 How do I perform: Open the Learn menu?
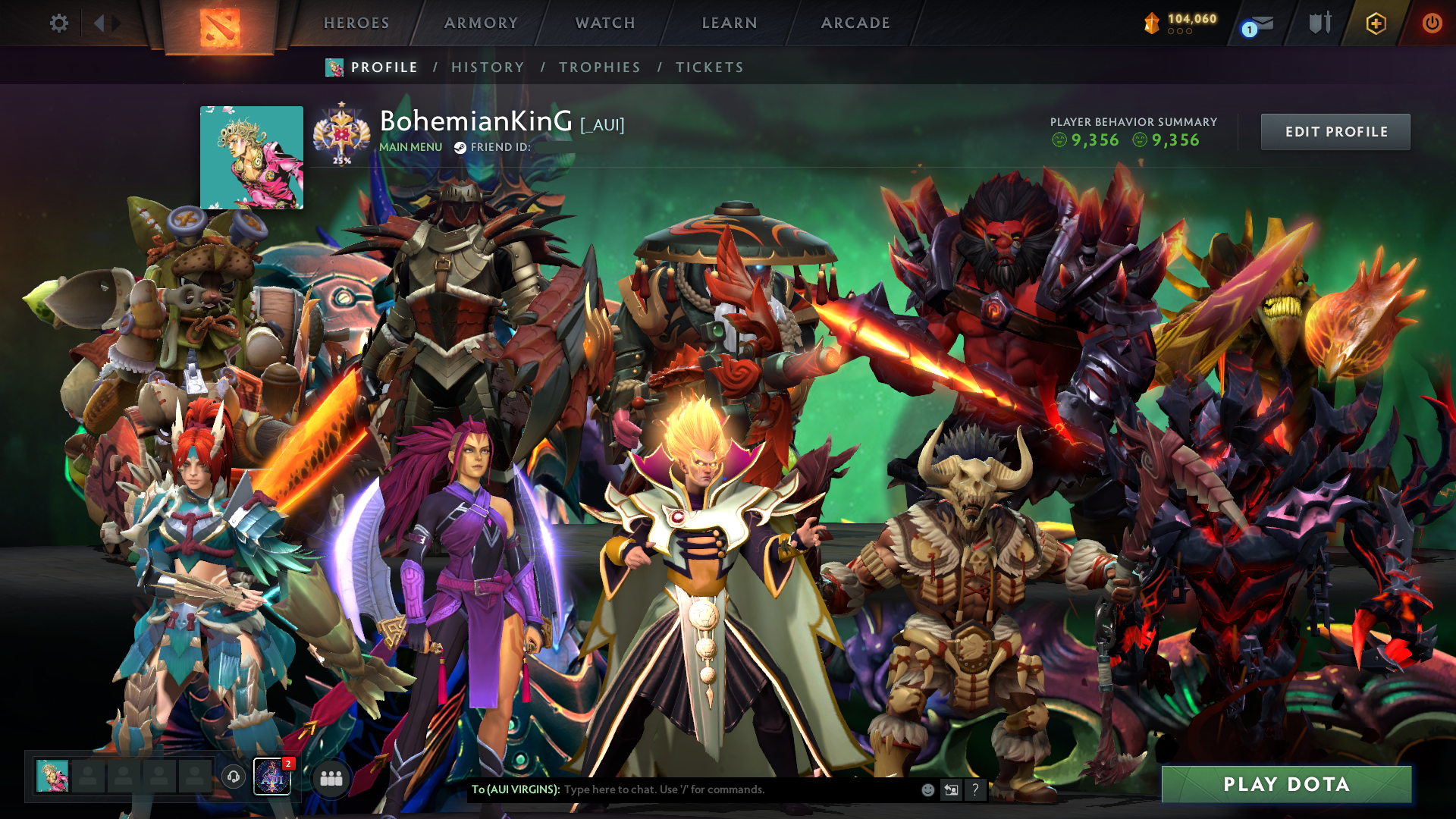pyautogui.click(x=730, y=24)
